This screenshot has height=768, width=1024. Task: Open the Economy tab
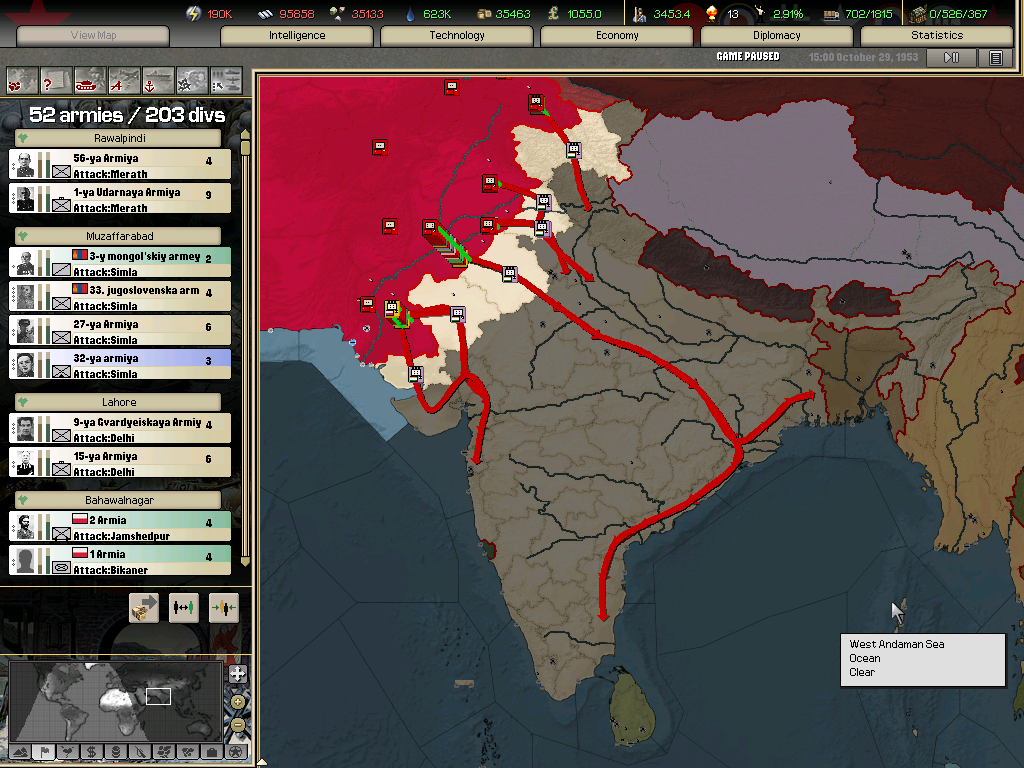tap(617, 35)
